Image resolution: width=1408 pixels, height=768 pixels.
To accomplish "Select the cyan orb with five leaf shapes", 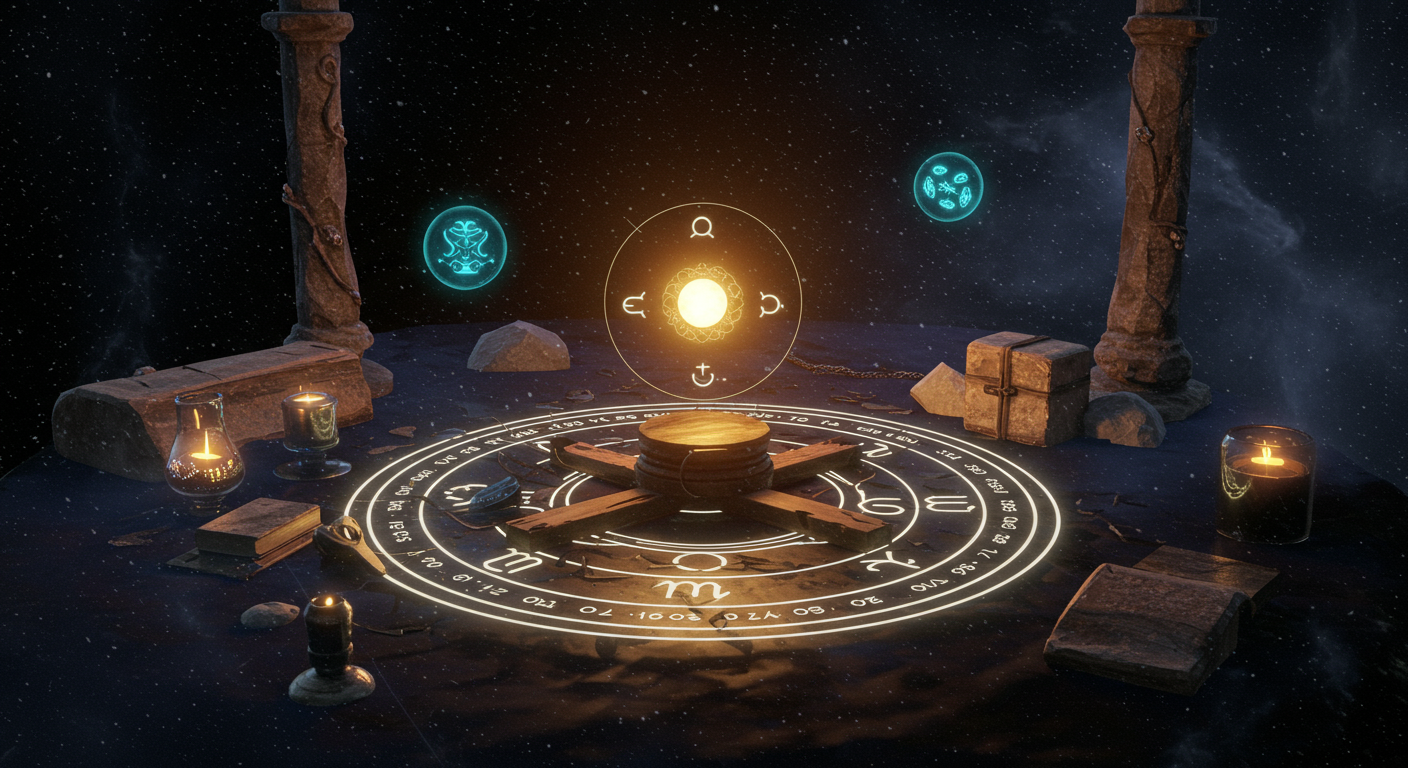I will tap(948, 187).
